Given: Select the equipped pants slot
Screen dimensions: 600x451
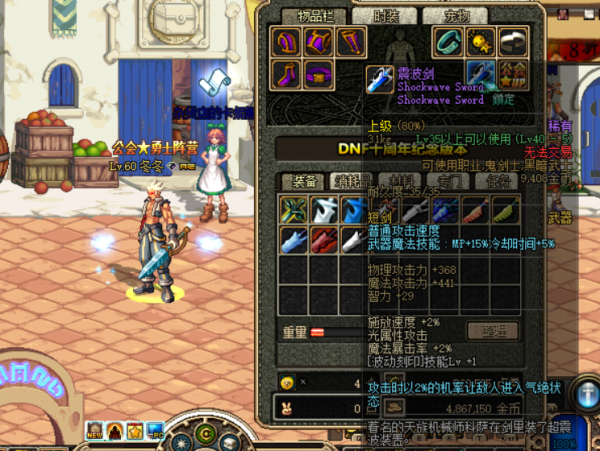Looking at the screenshot, I should point(350,42).
